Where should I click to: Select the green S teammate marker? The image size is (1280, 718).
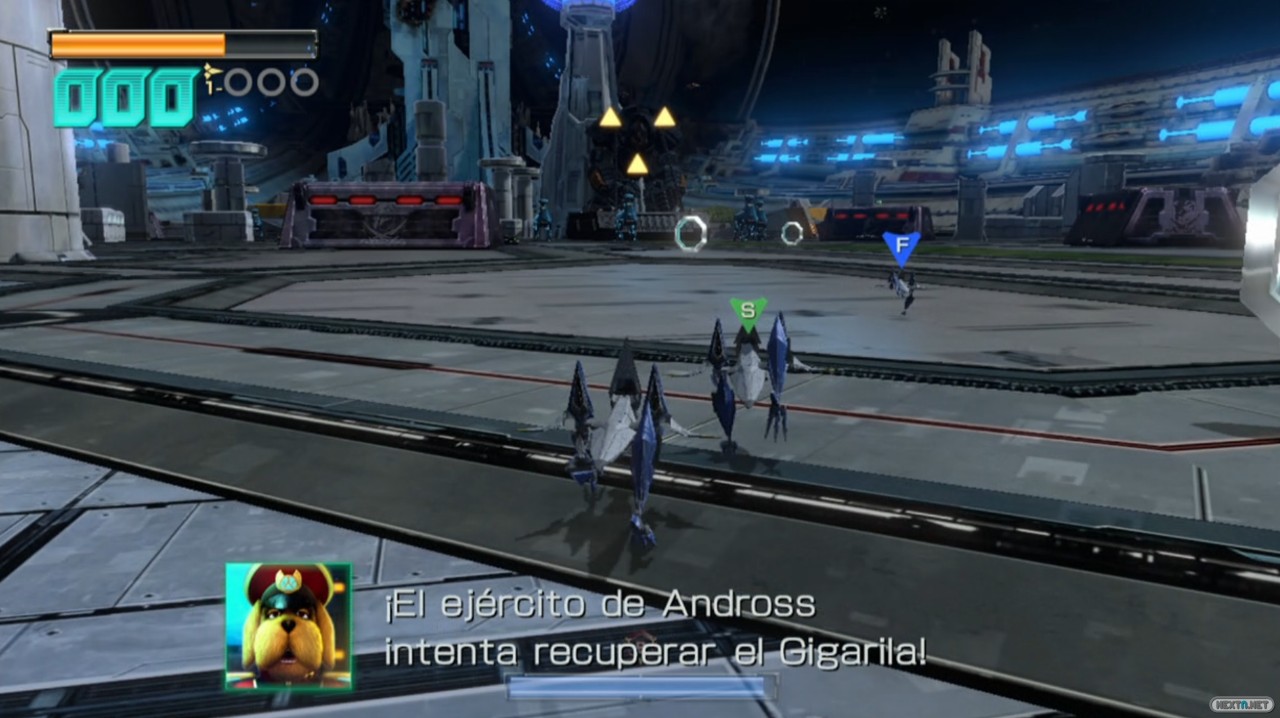[x=747, y=311]
